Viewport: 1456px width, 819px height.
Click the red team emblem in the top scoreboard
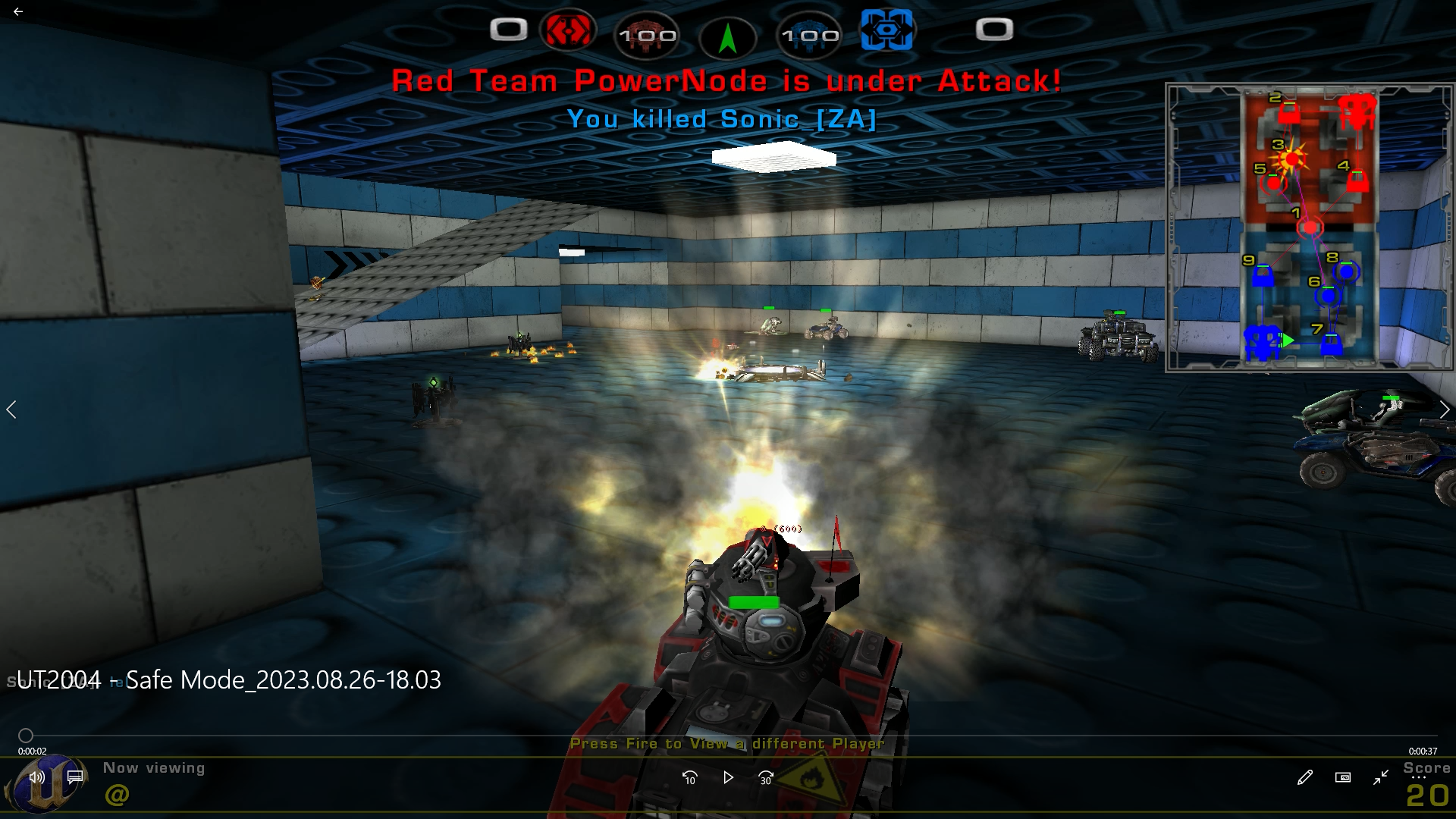(567, 30)
